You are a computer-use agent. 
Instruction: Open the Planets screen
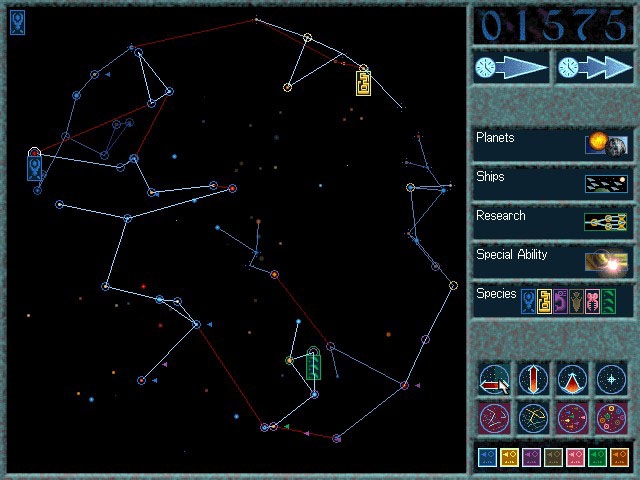(x=552, y=144)
